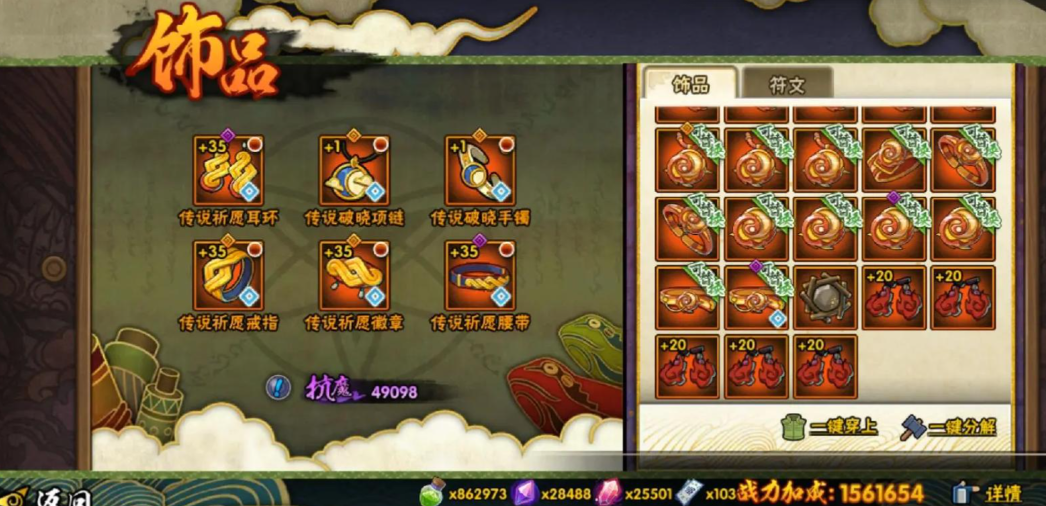Choose the 传说祈愿腰带 belt slot
This screenshot has height=506, width=1046.
click(480, 276)
